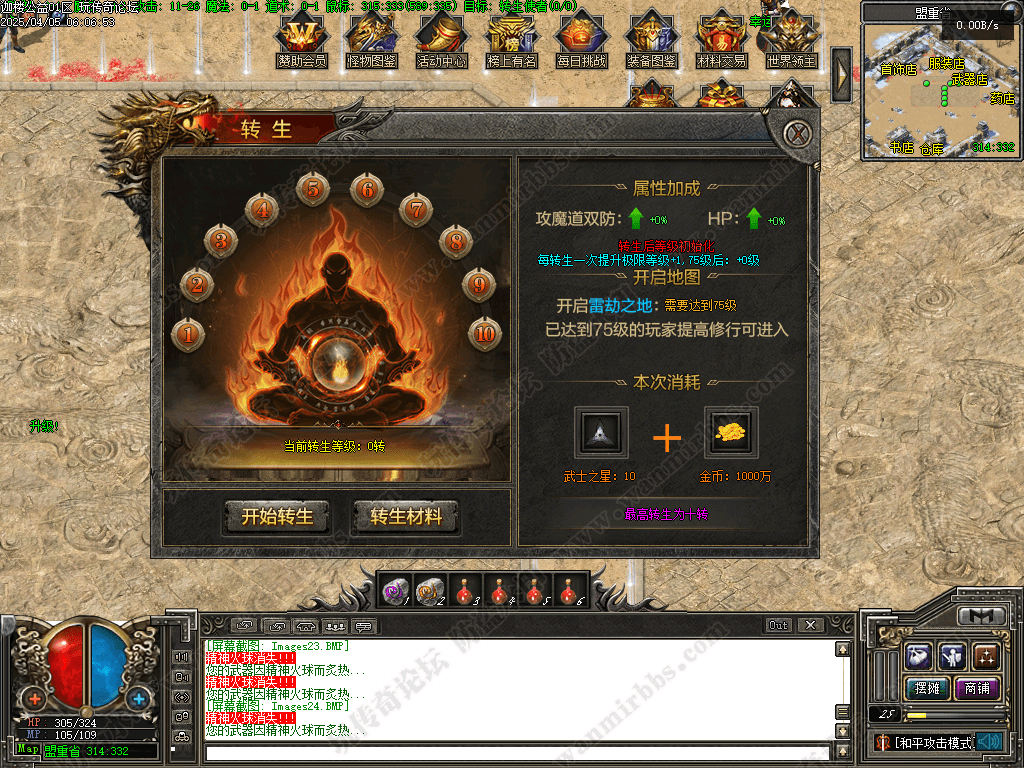This screenshot has height=768, width=1024.
Task: Click the green Map button
Action: pyautogui.click(x=28, y=749)
